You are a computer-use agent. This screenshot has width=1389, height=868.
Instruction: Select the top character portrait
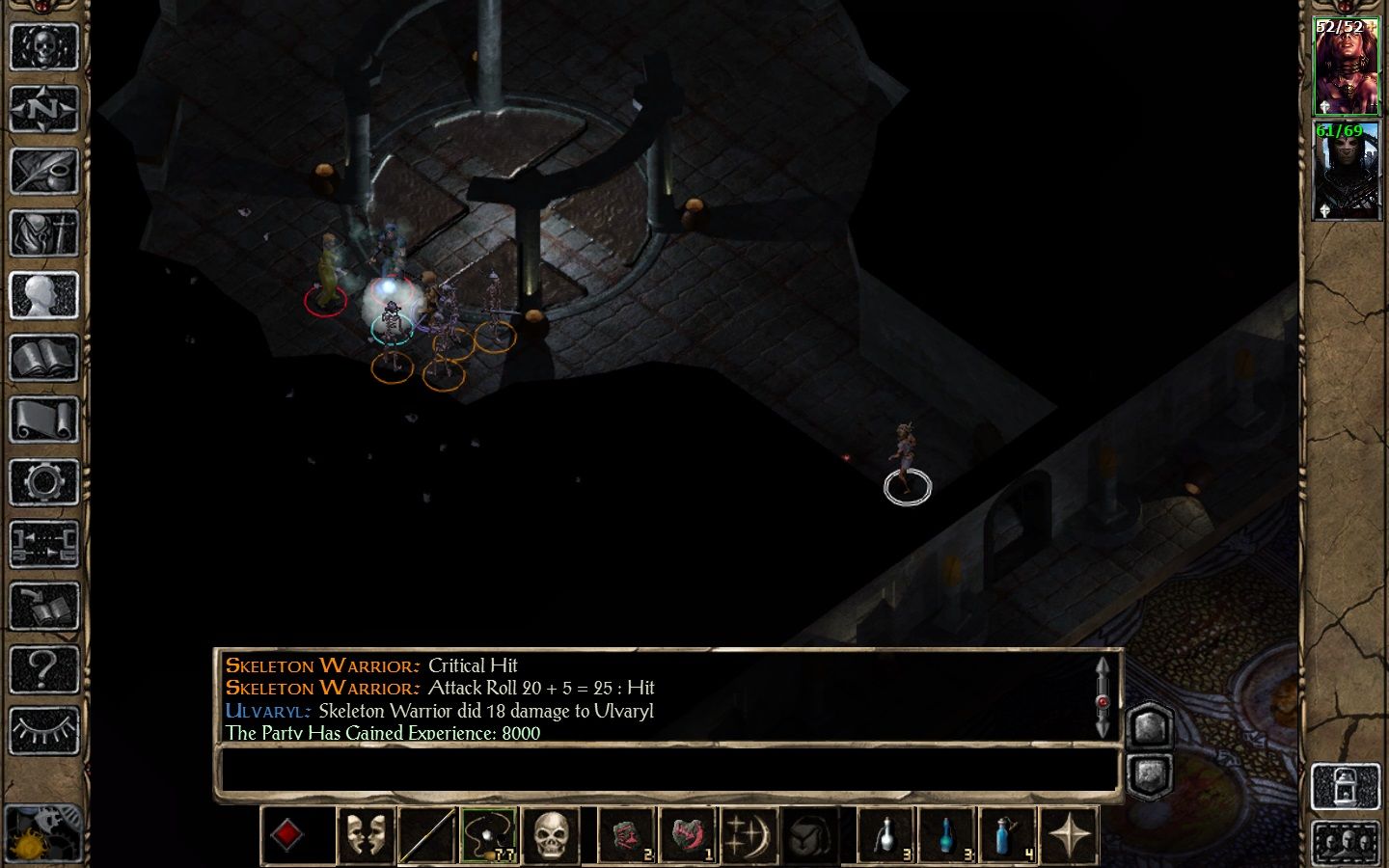[1346, 66]
